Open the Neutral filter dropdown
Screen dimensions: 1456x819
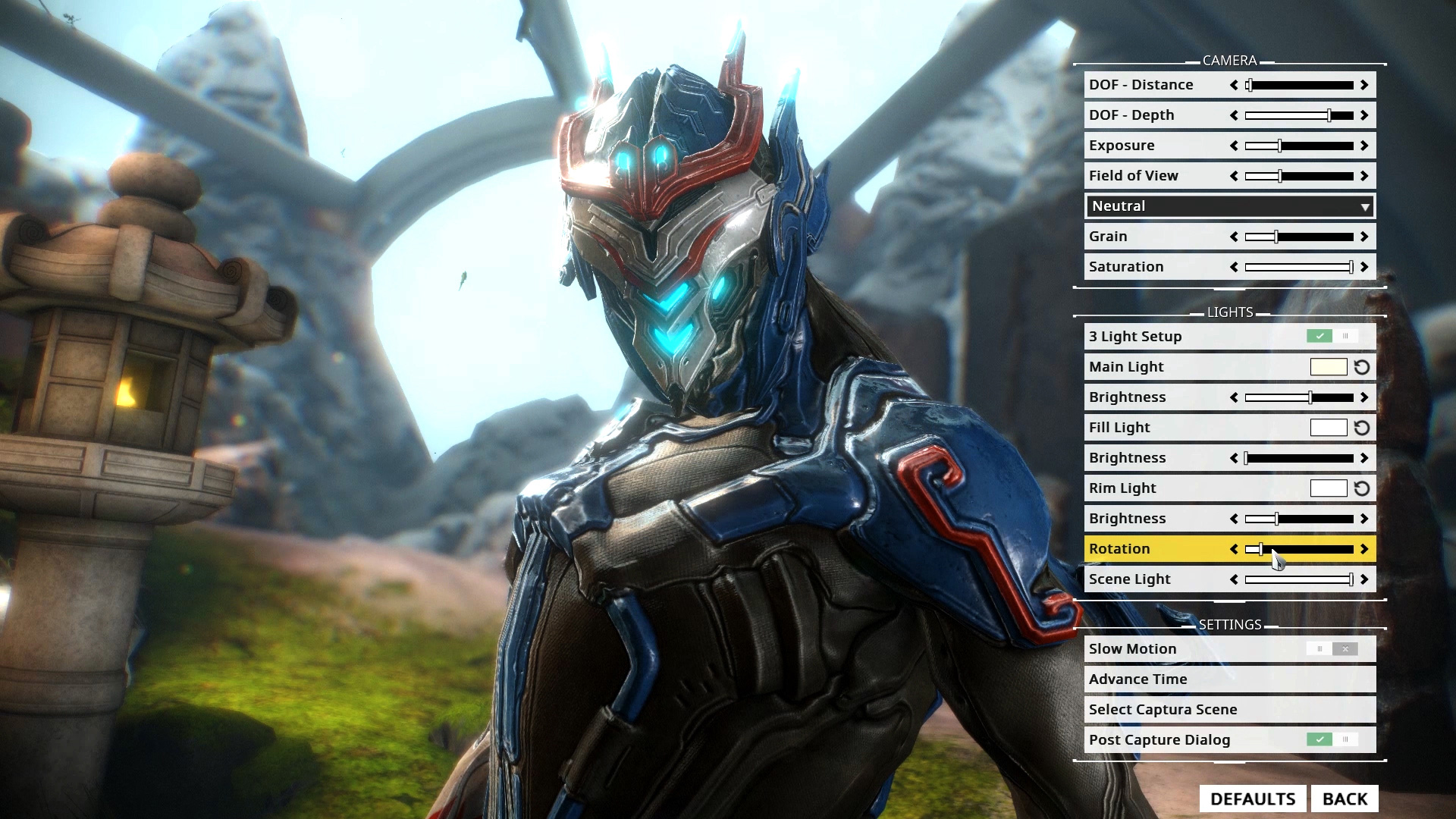point(1228,206)
